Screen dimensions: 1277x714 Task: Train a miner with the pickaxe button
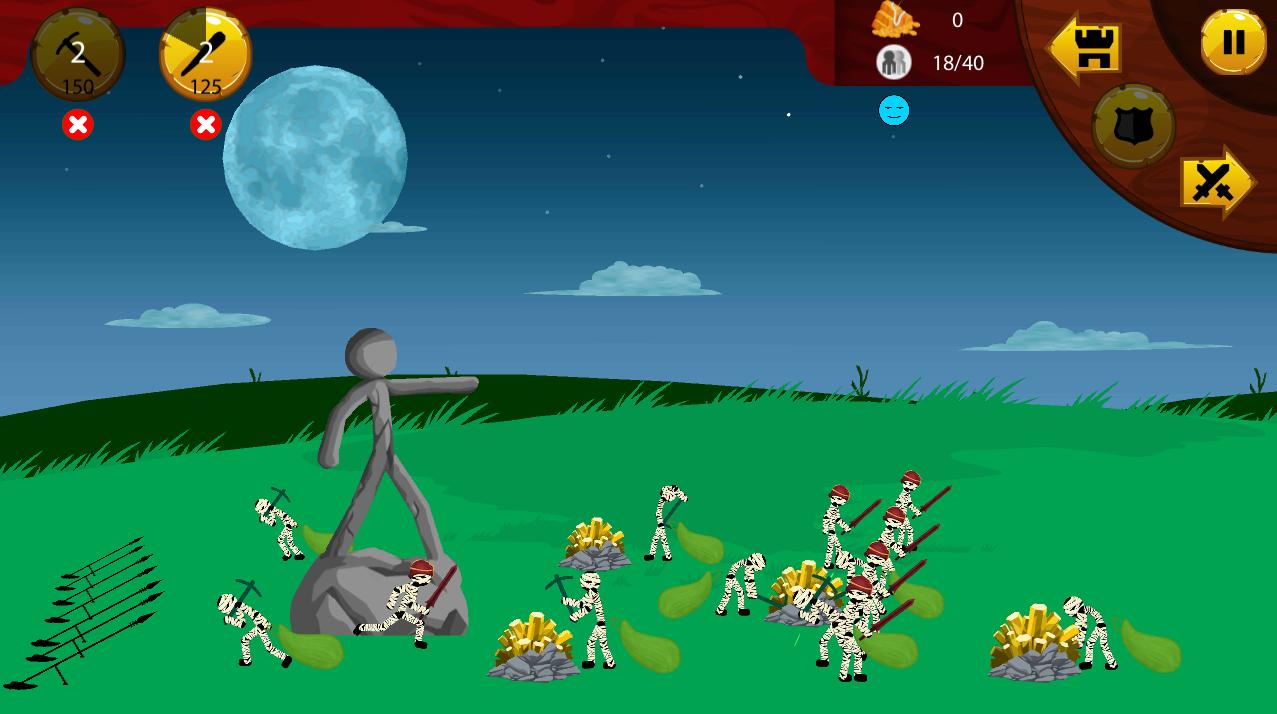click(78, 55)
